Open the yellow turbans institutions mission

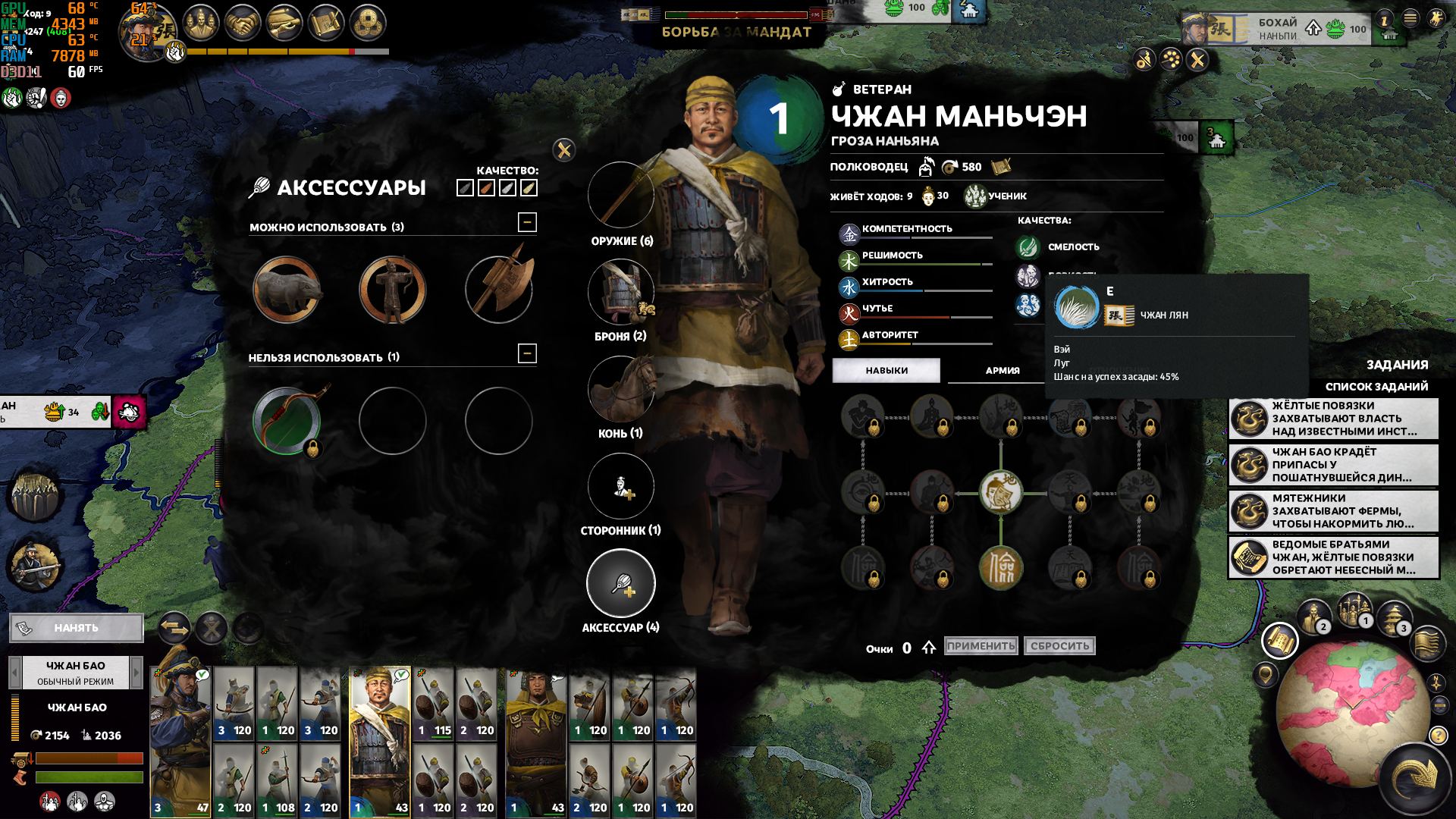pyautogui.click(x=1334, y=419)
